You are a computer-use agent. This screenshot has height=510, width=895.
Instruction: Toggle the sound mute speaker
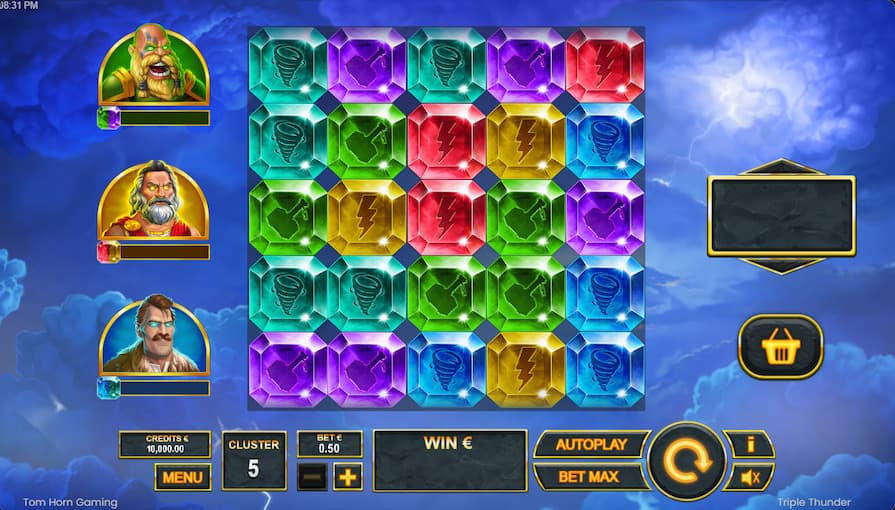coord(749,477)
